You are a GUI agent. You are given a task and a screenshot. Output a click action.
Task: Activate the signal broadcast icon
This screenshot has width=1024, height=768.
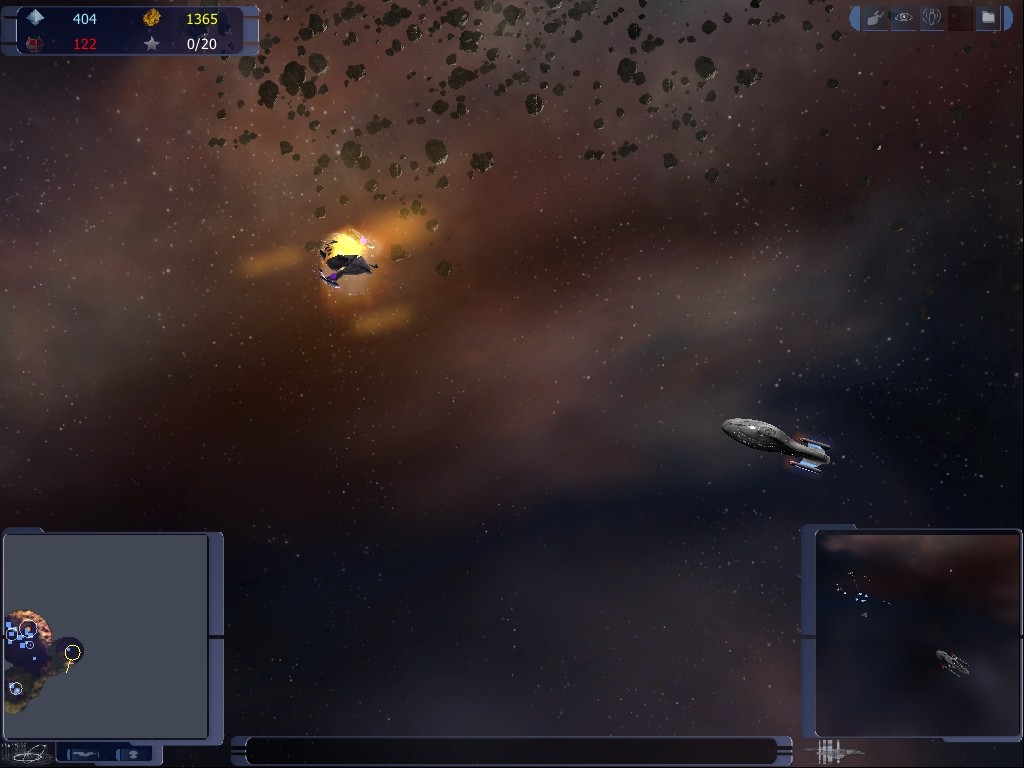(x=932, y=18)
